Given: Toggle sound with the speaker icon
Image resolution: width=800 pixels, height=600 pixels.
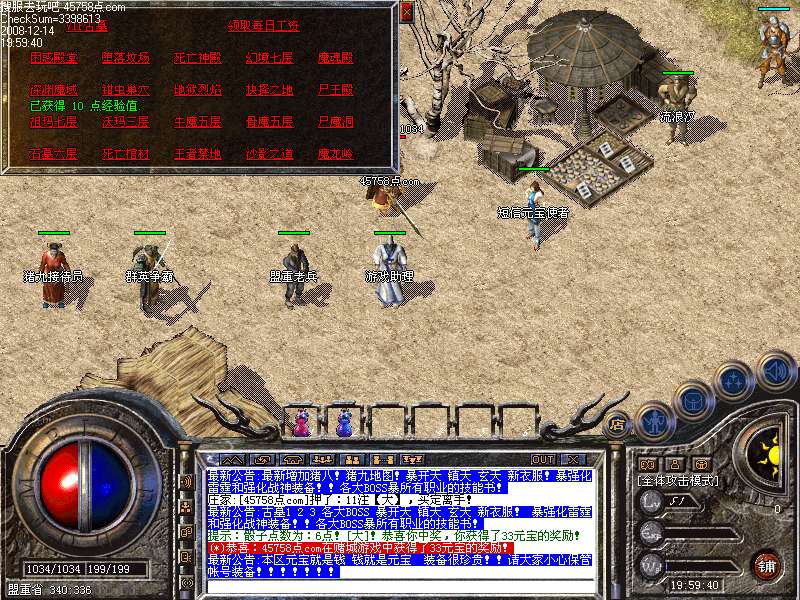Looking at the screenshot, I should (775, 372).
